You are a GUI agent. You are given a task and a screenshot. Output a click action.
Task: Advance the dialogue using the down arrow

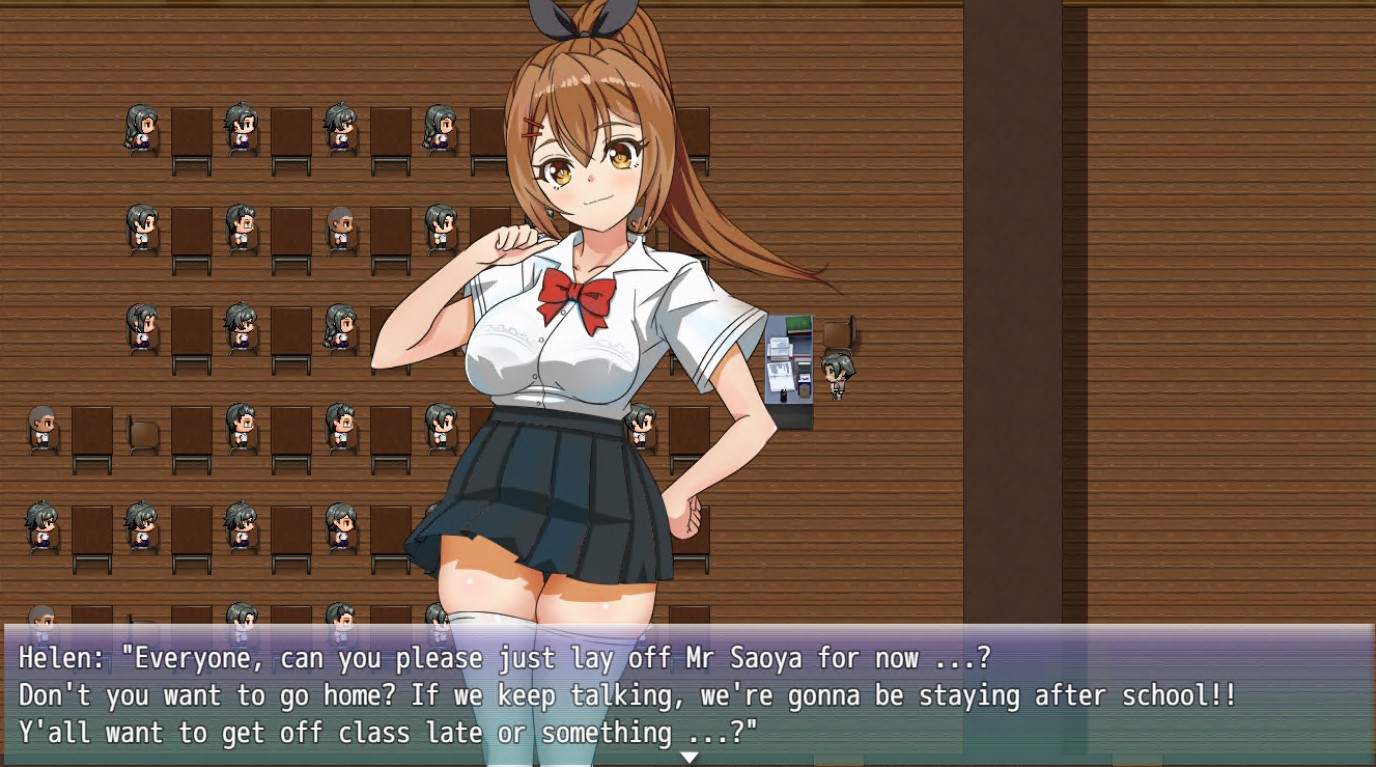tap(688, 758)
